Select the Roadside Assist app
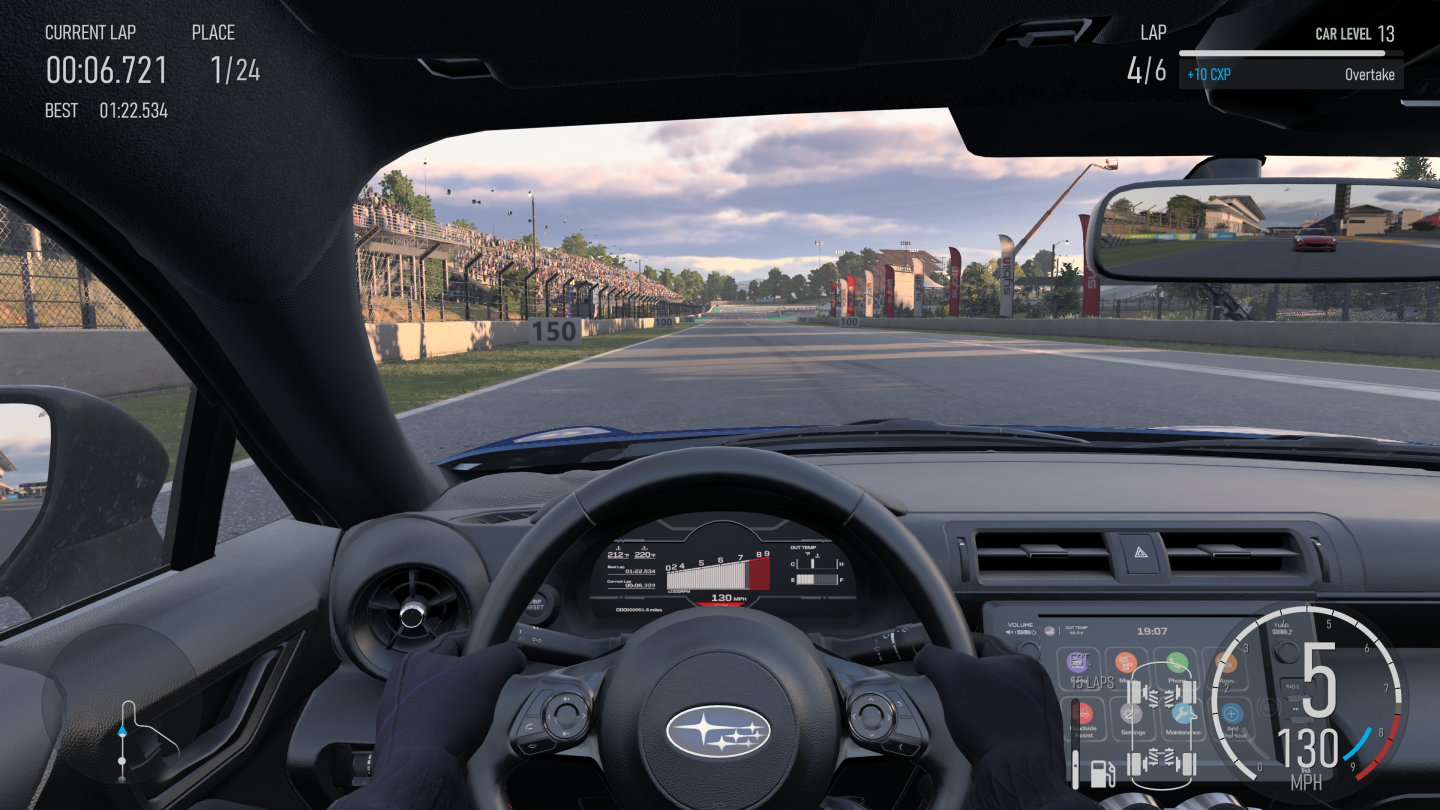The height and width of the screenshot is (810, 1440). point(1081,713)
